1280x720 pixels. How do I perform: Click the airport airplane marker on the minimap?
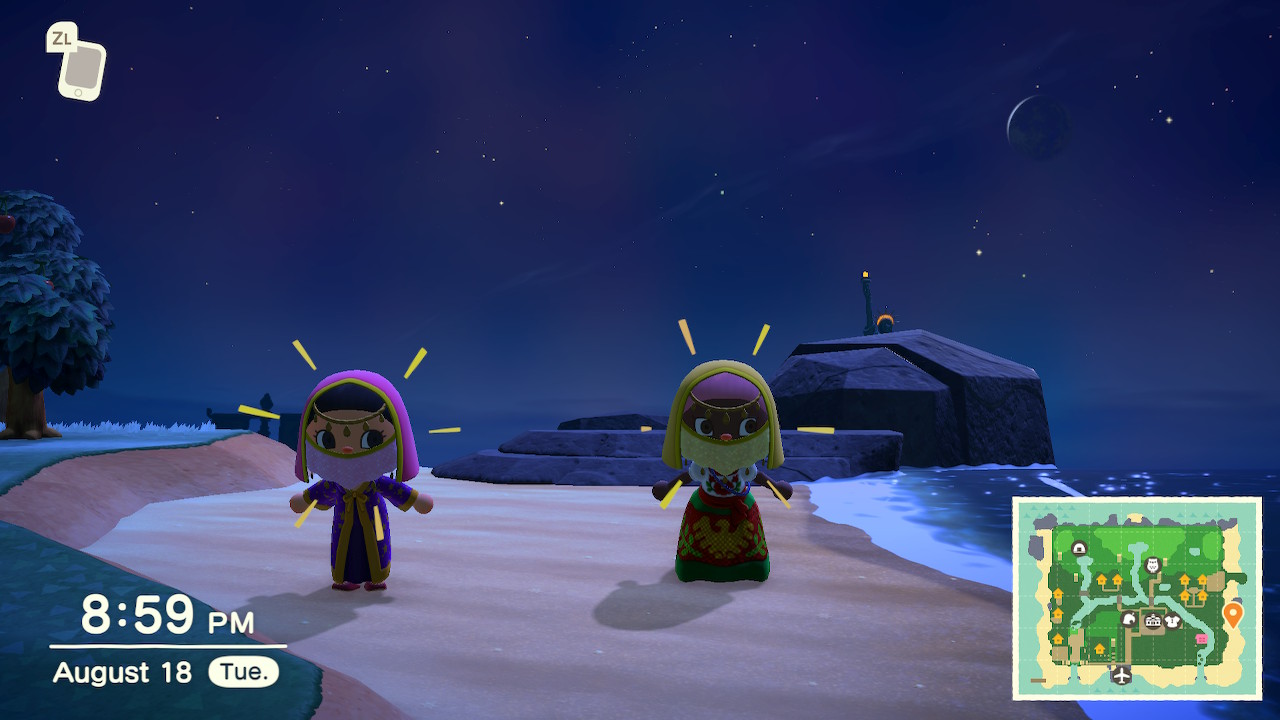pyautogui.click(x=1122, y=675)
